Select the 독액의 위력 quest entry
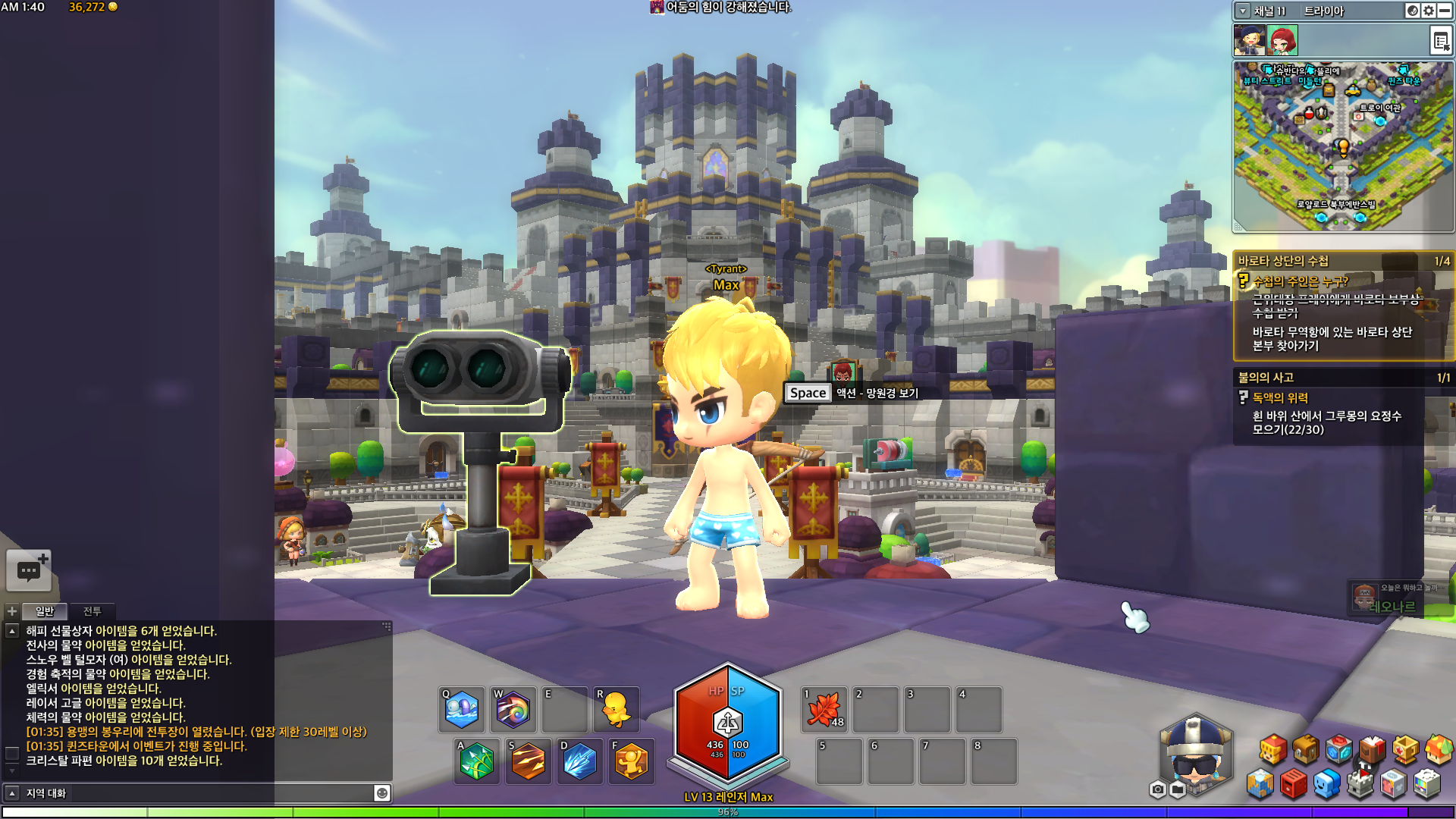Image resolution: width=1456 pixels, height=819 pixels. [x=1280, y=397]
